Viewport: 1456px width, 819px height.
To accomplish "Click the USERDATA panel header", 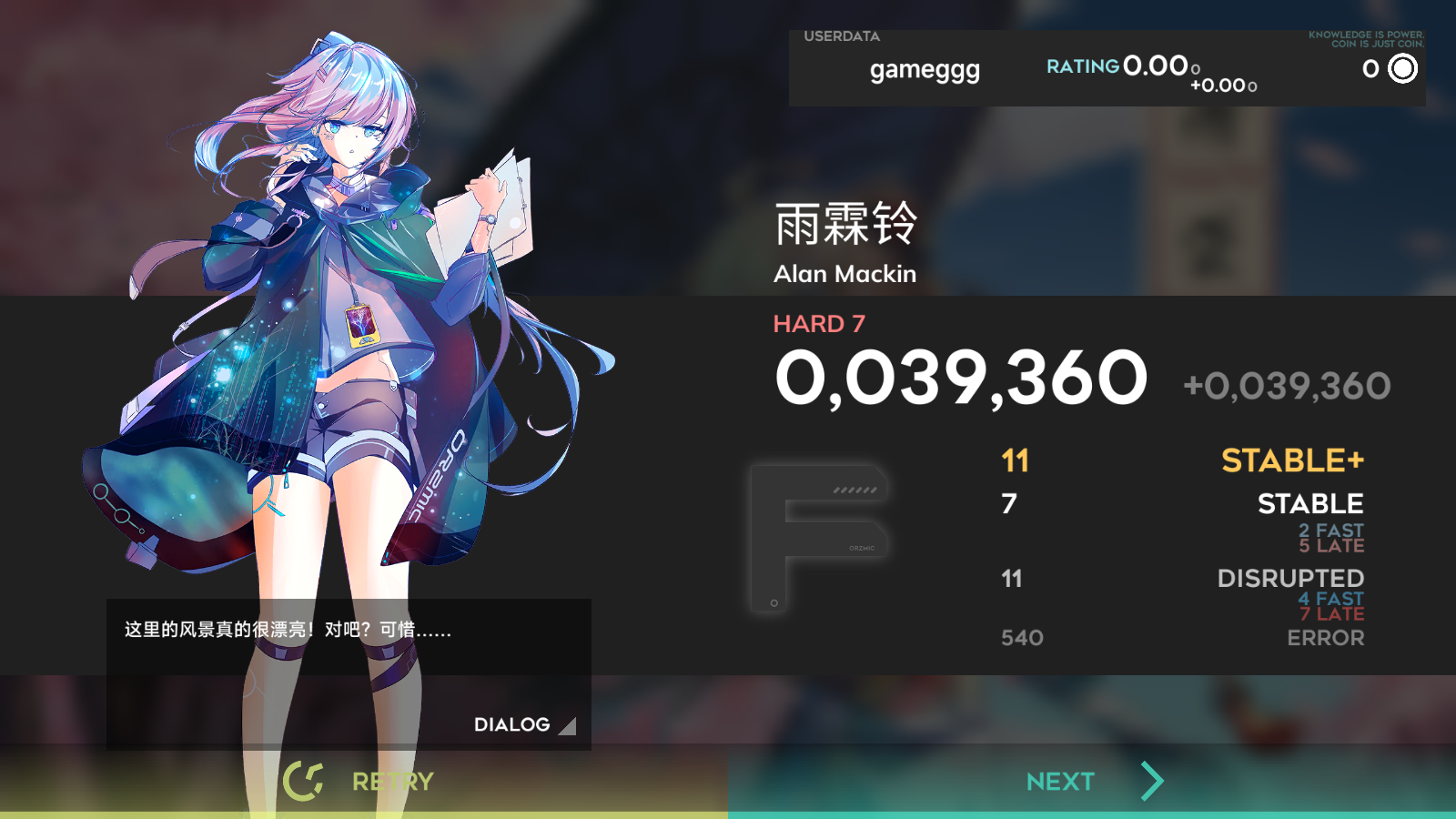I will pyautogui.click(x=840, y=37).
